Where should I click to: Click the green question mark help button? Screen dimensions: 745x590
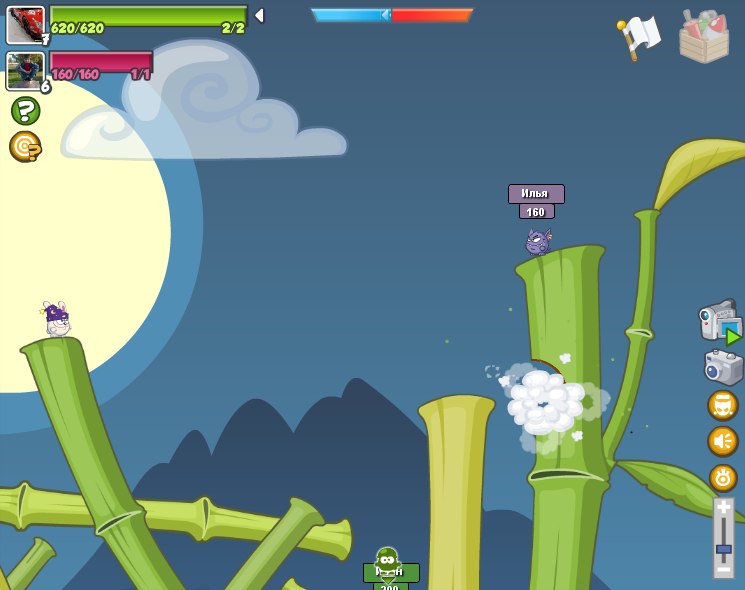(25, 110)
